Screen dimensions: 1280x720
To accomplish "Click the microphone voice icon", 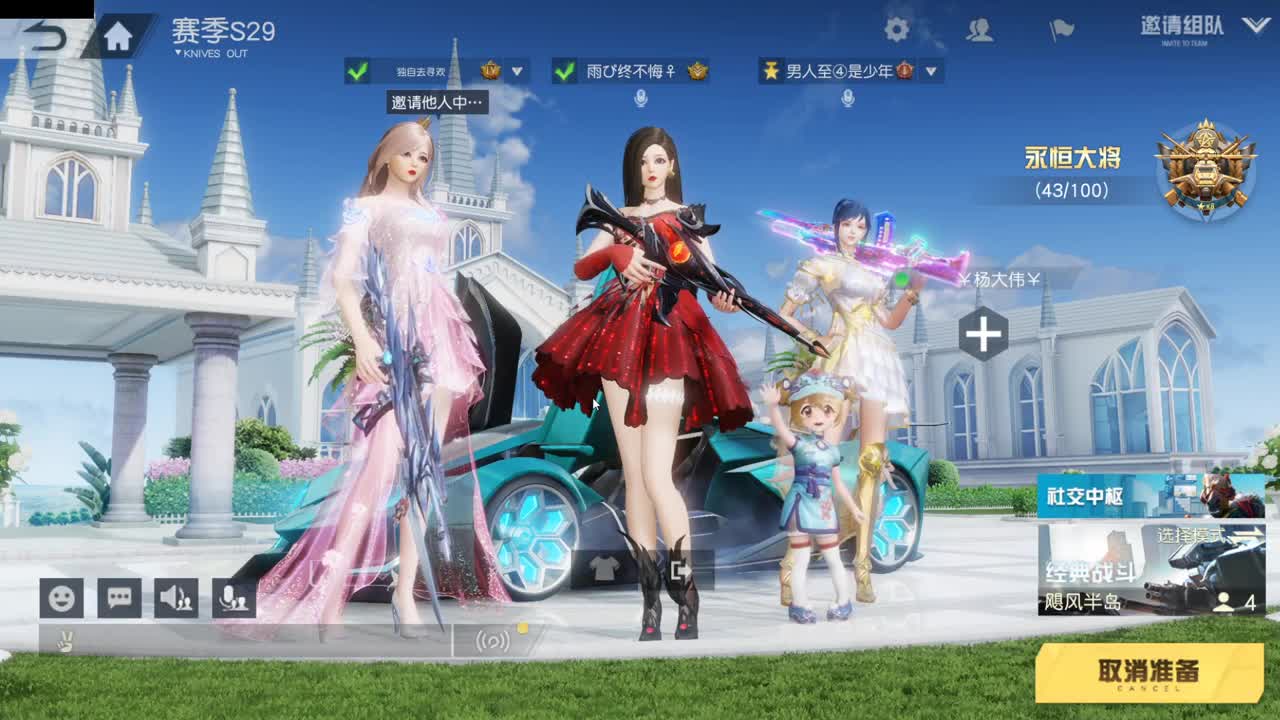I will [x=232, y=598].
